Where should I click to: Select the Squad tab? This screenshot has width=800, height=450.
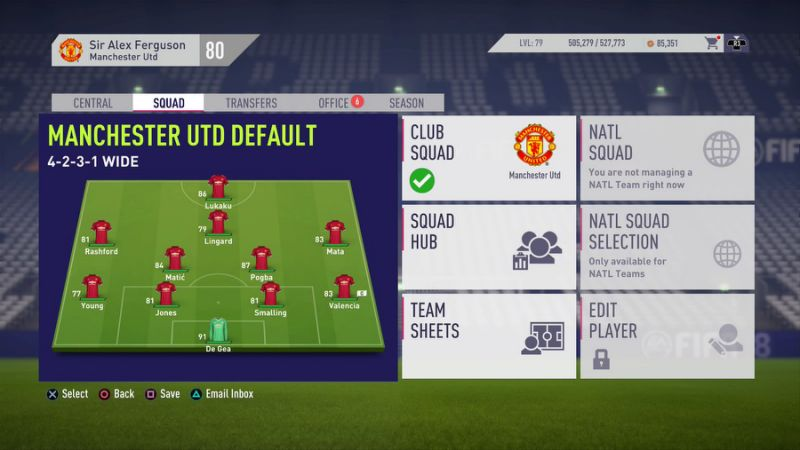[168, 103]
